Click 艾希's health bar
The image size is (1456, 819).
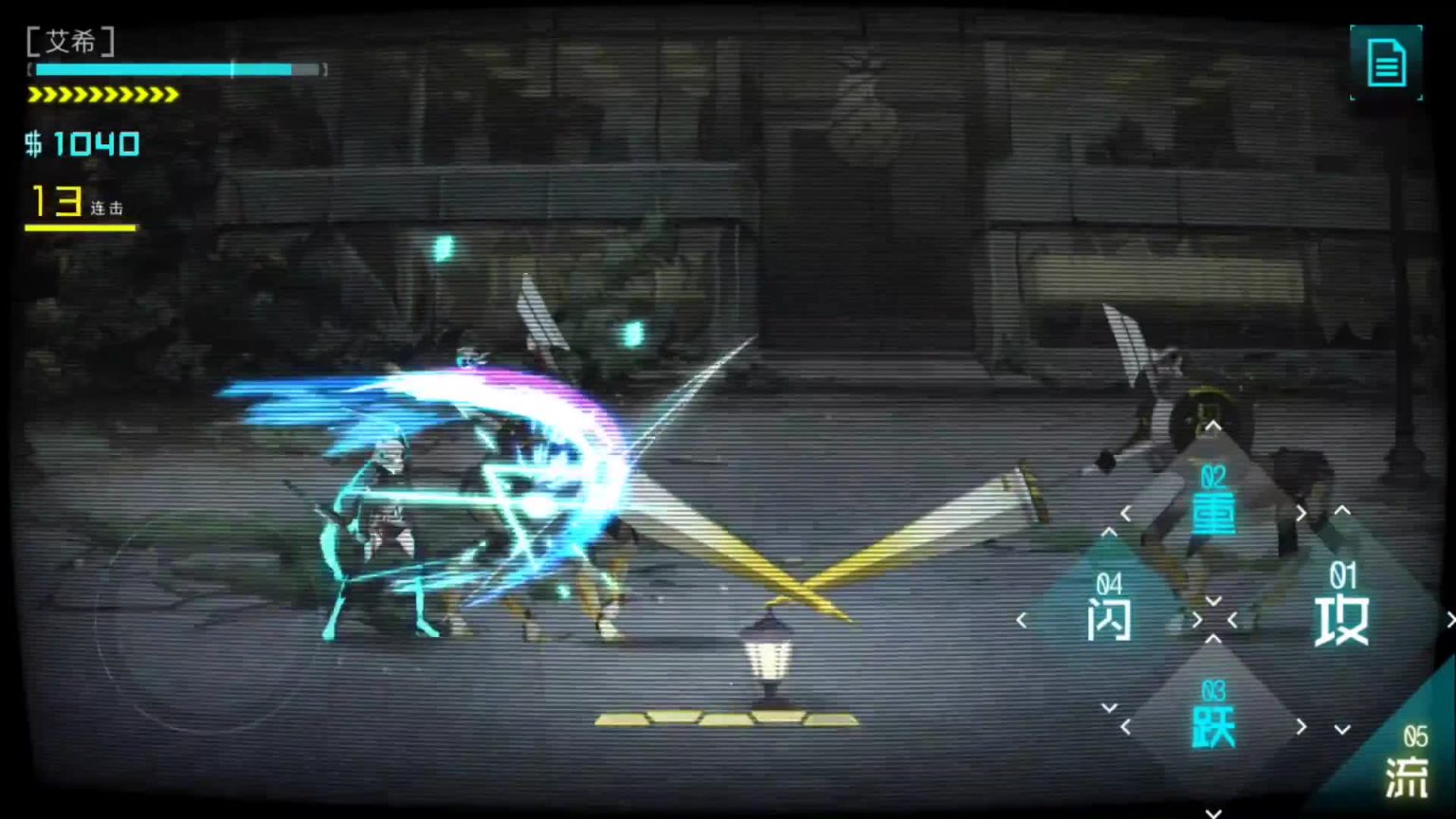175,69
